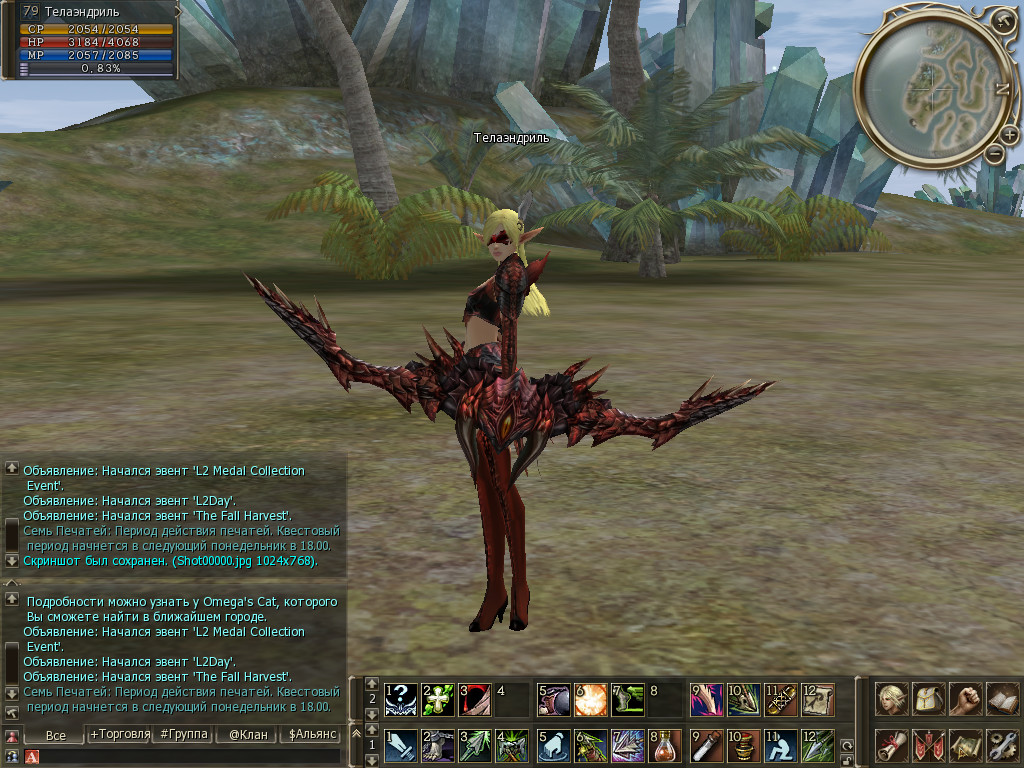The width and height of the screenshot is (1024, 768).
Task: Open the clan banners window
Action: click(929, 745)
